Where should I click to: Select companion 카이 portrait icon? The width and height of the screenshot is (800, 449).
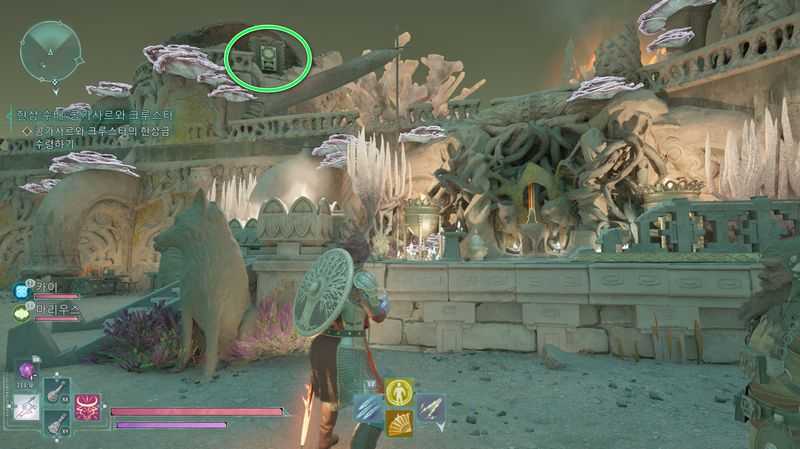pyautogui.click(x=21, y=290)
